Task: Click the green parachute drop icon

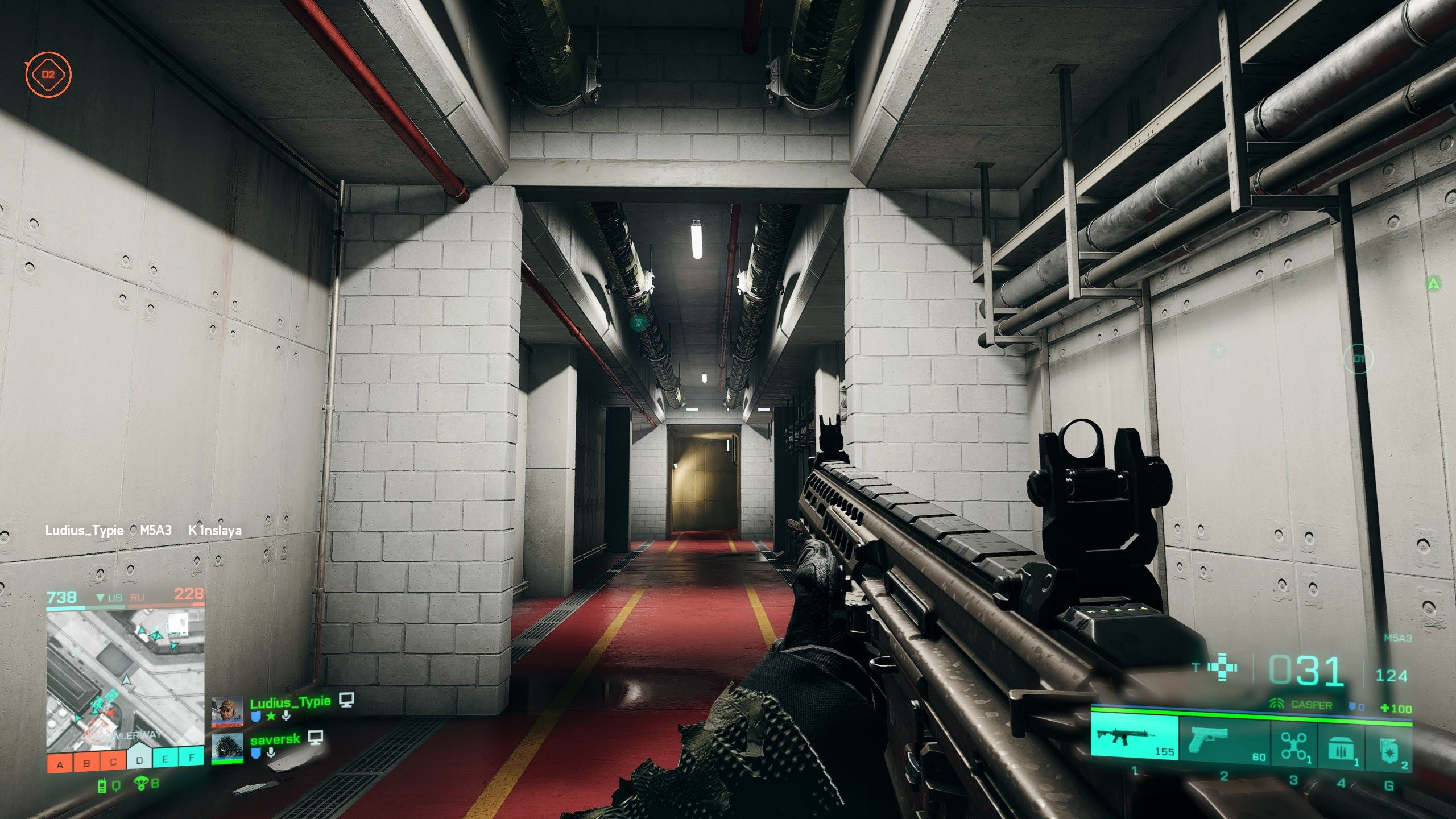Action: coord(140,784)
